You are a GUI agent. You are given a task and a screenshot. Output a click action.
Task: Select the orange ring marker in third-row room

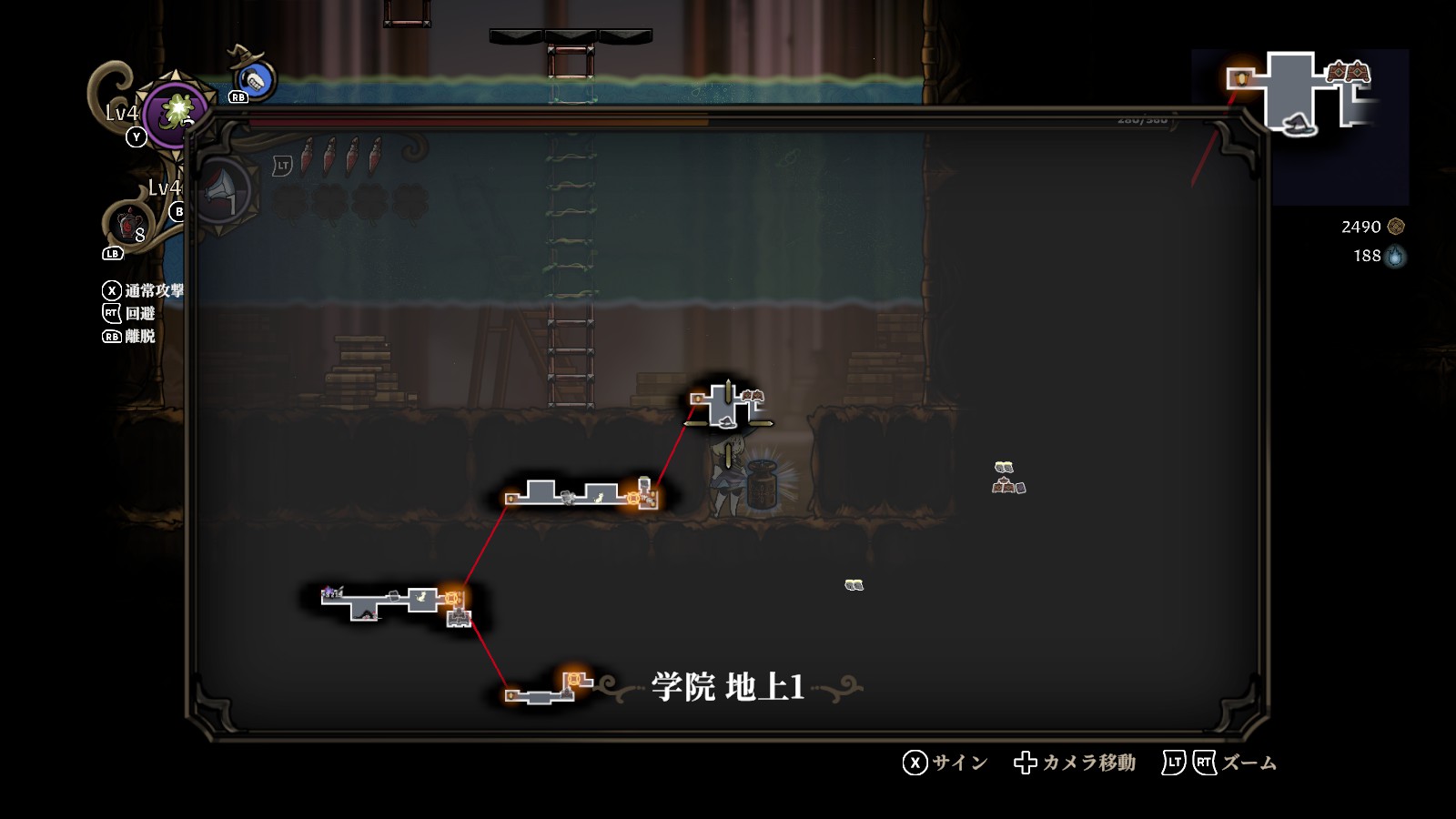(451, 598)
